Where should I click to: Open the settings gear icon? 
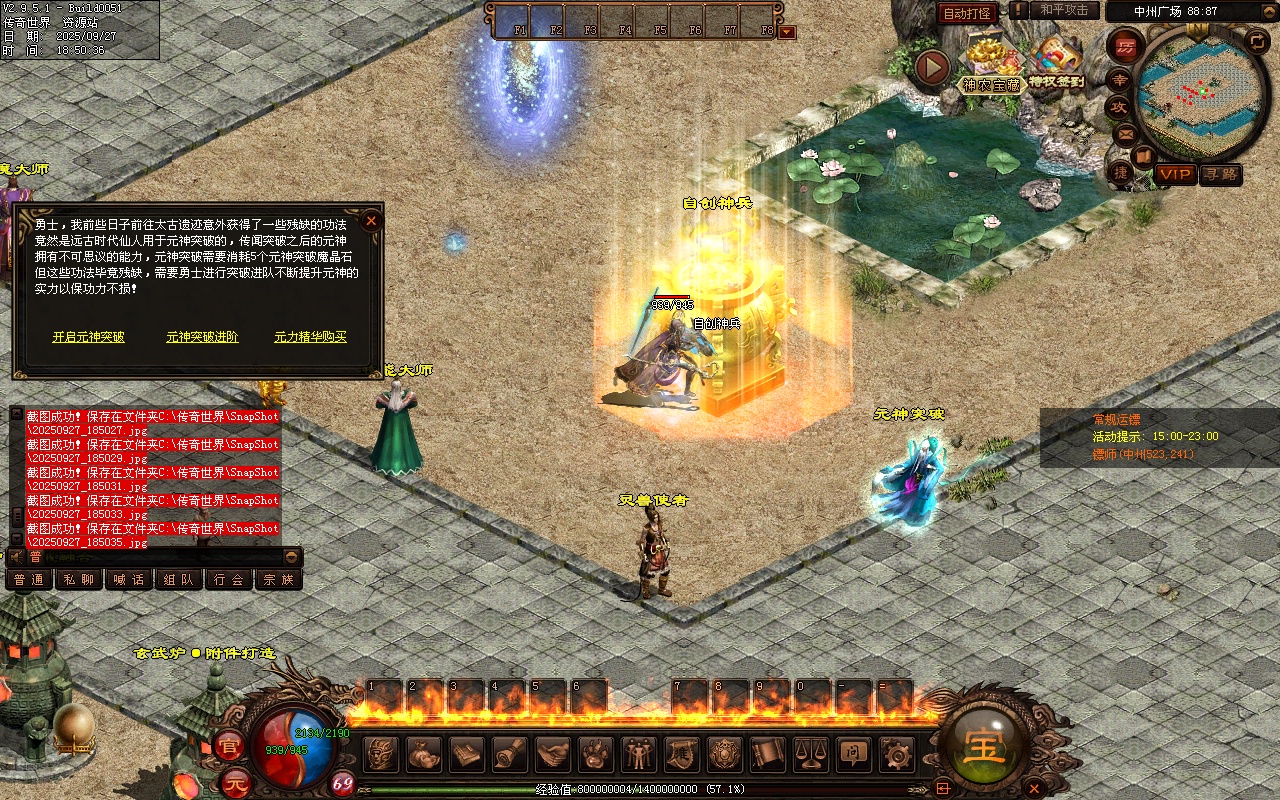click(x=895, y=754)
